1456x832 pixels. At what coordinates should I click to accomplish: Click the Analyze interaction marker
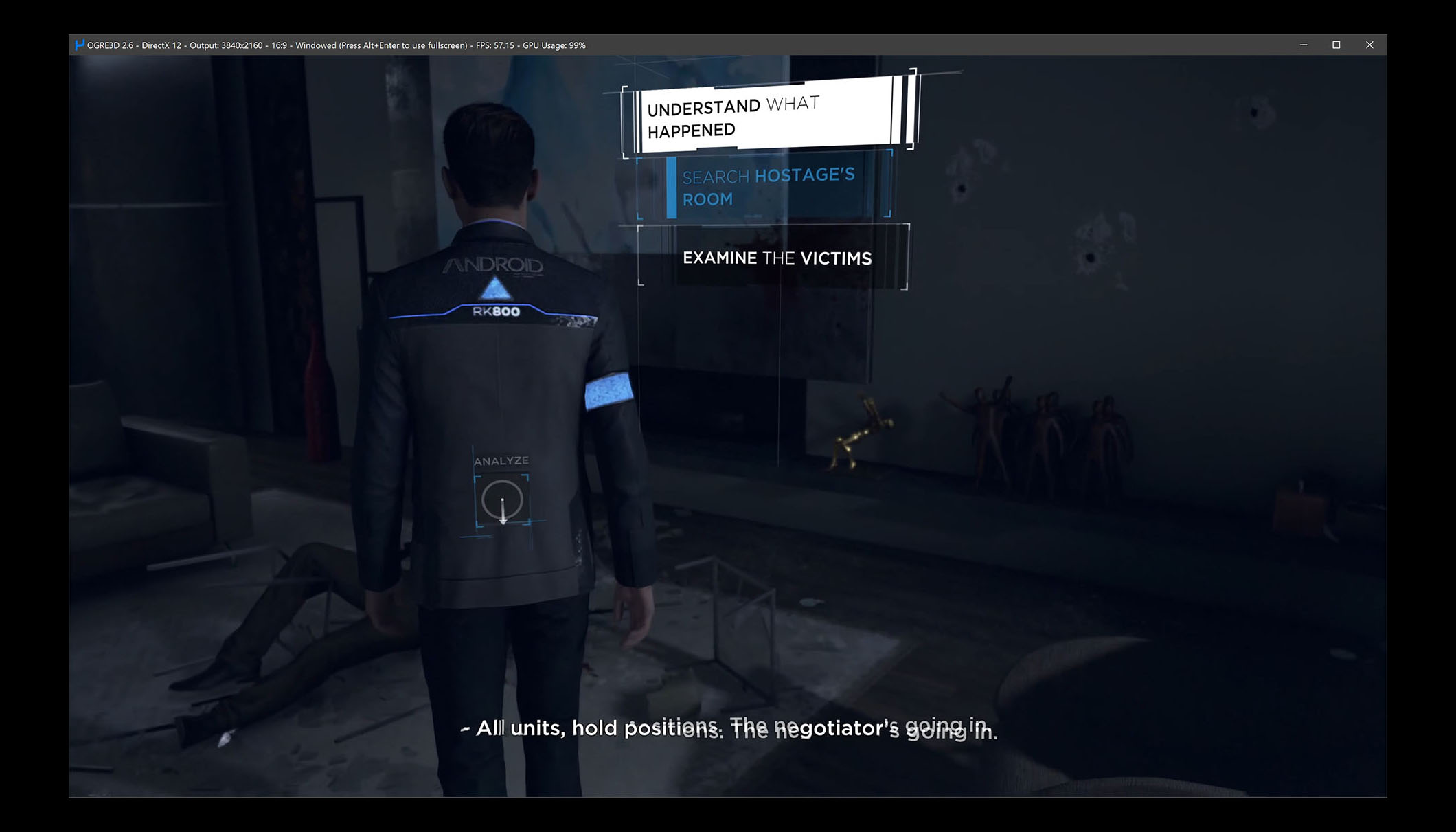(502, 501)
